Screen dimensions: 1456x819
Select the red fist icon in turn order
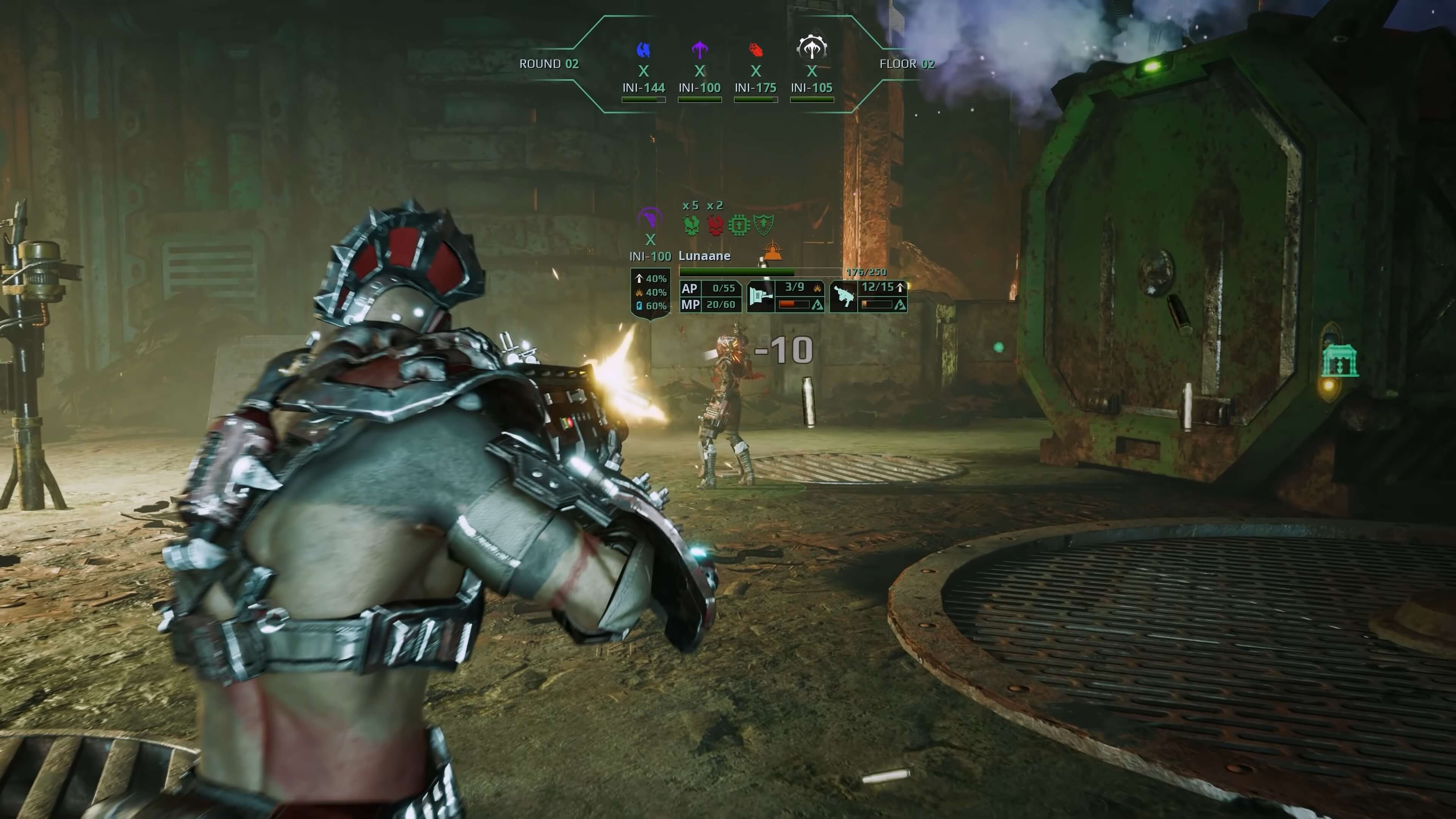(756, 50)
